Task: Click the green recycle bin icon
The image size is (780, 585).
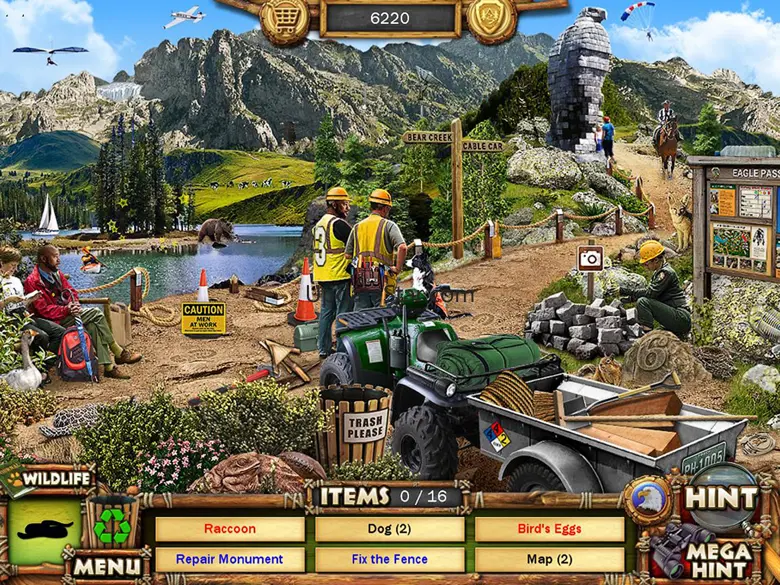Action: click(x=112, y=526)
